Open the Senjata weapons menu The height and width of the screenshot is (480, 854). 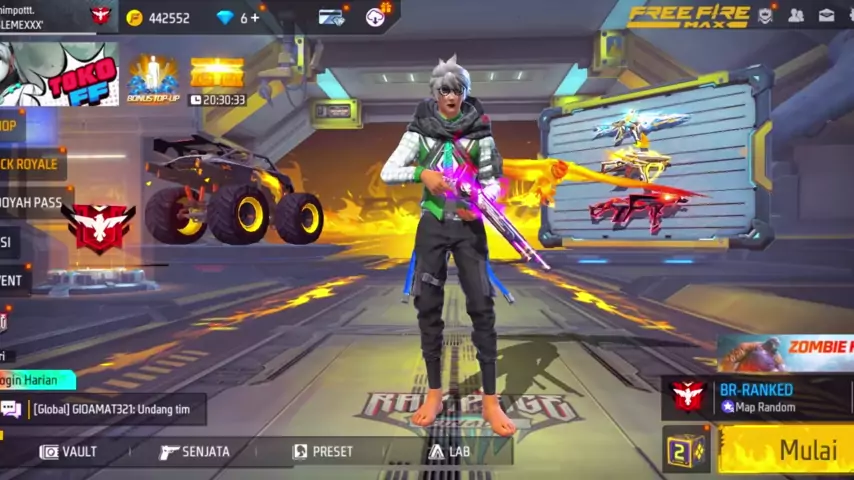[x=195, y=452]
